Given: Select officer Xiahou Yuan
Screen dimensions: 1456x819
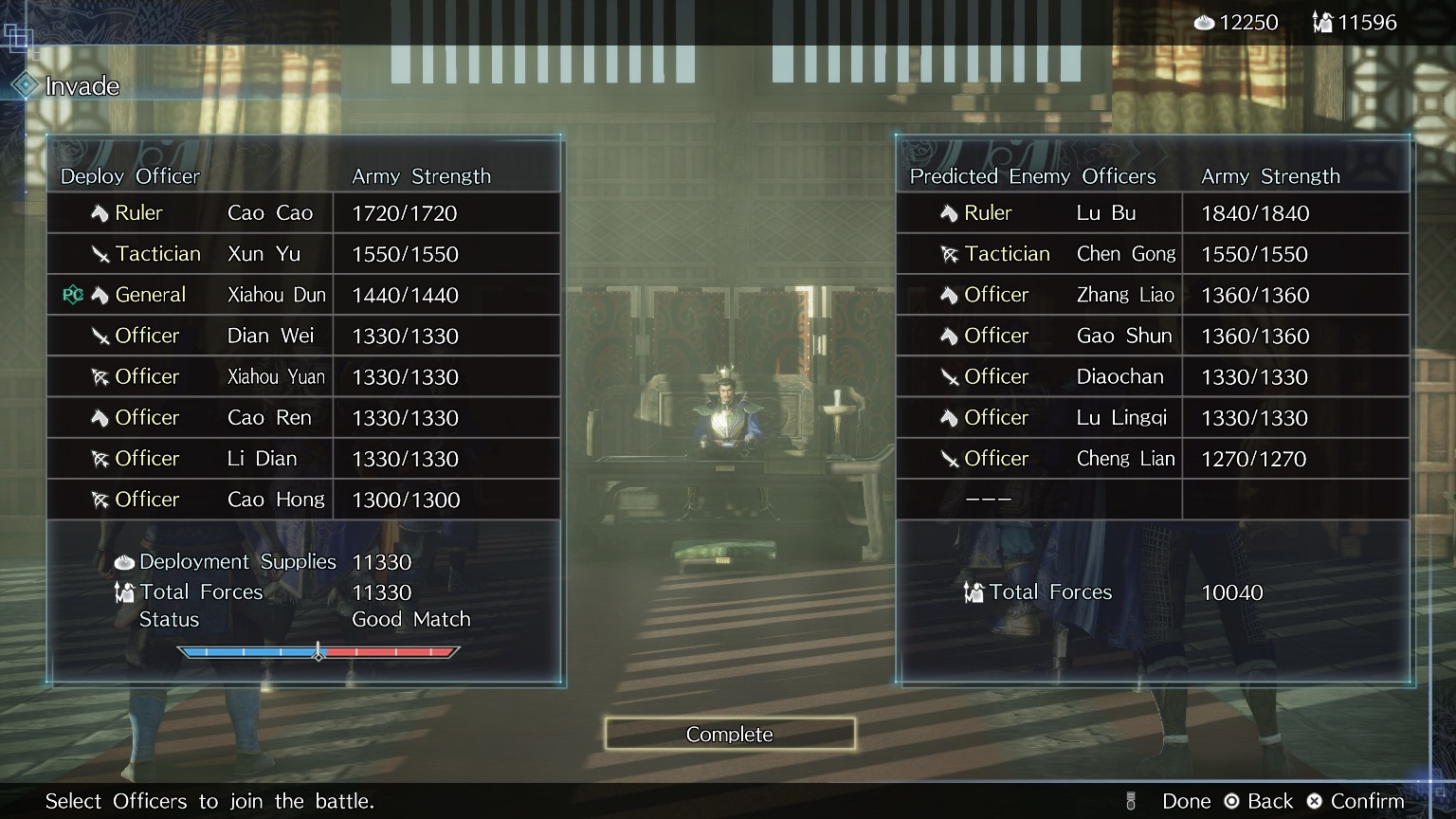Looking at the screenshot, I should click(303, 376).
